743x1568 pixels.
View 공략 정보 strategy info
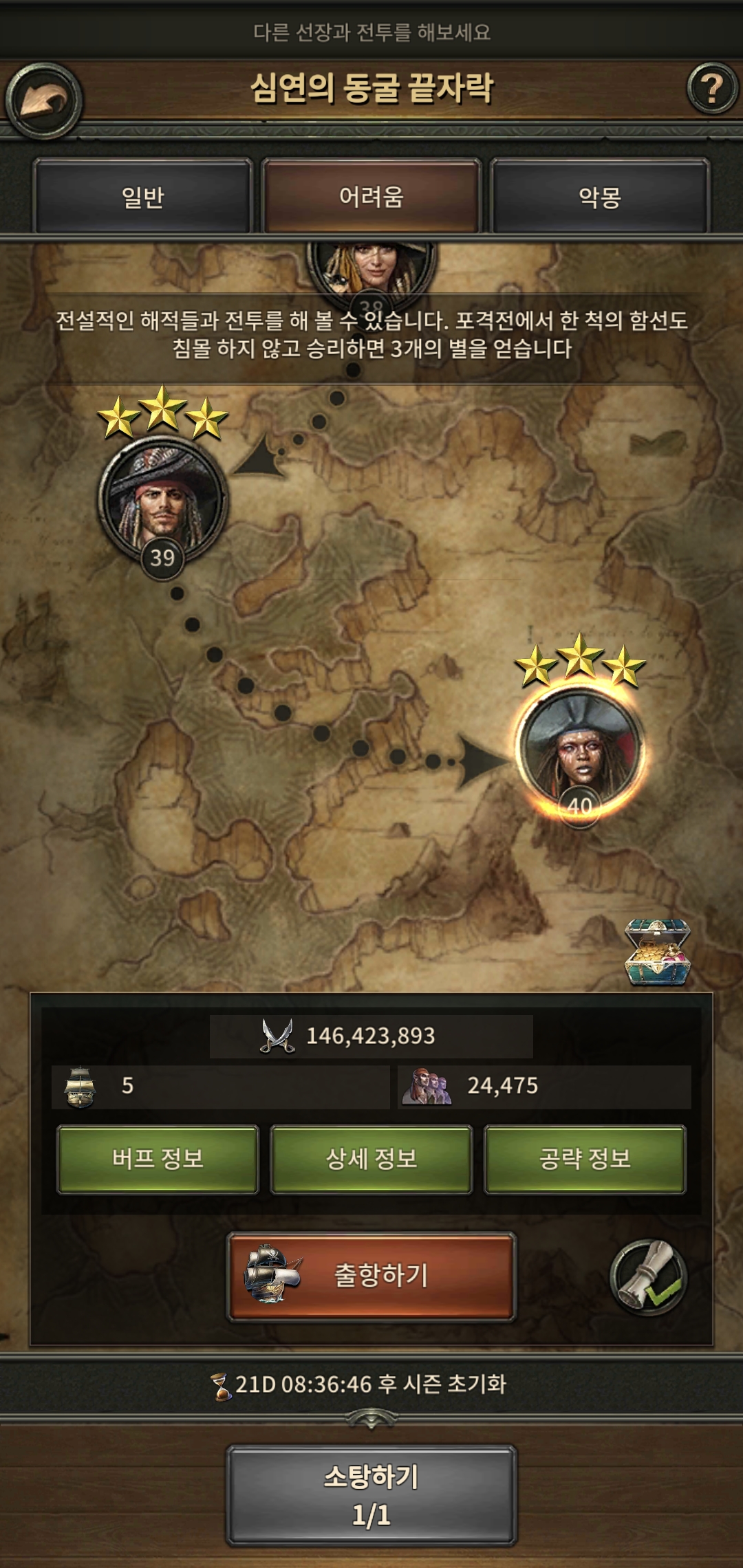[585, 1159]
